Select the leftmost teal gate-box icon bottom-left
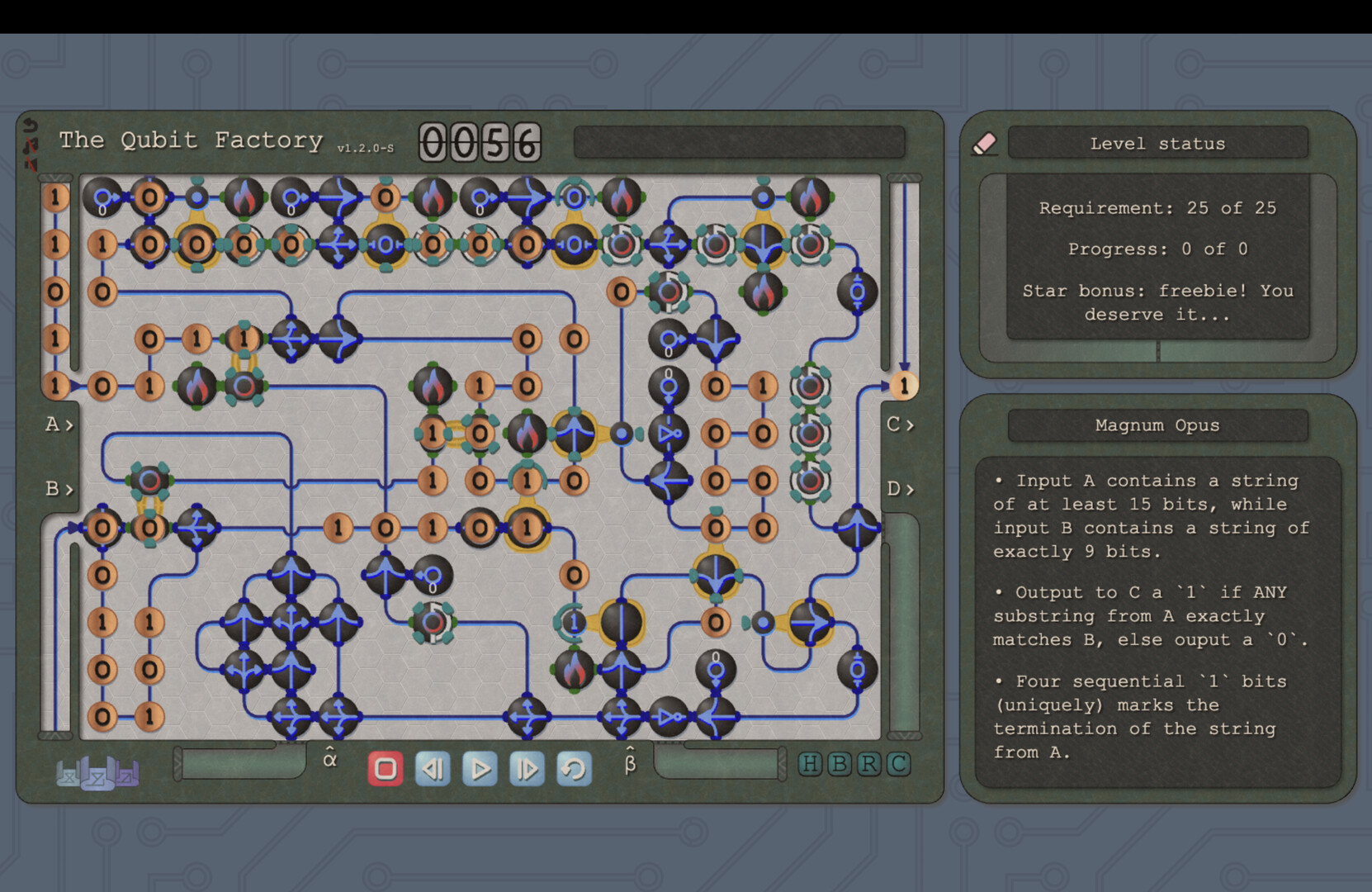The image size is (1372, 892). click(x=69, y=776)
